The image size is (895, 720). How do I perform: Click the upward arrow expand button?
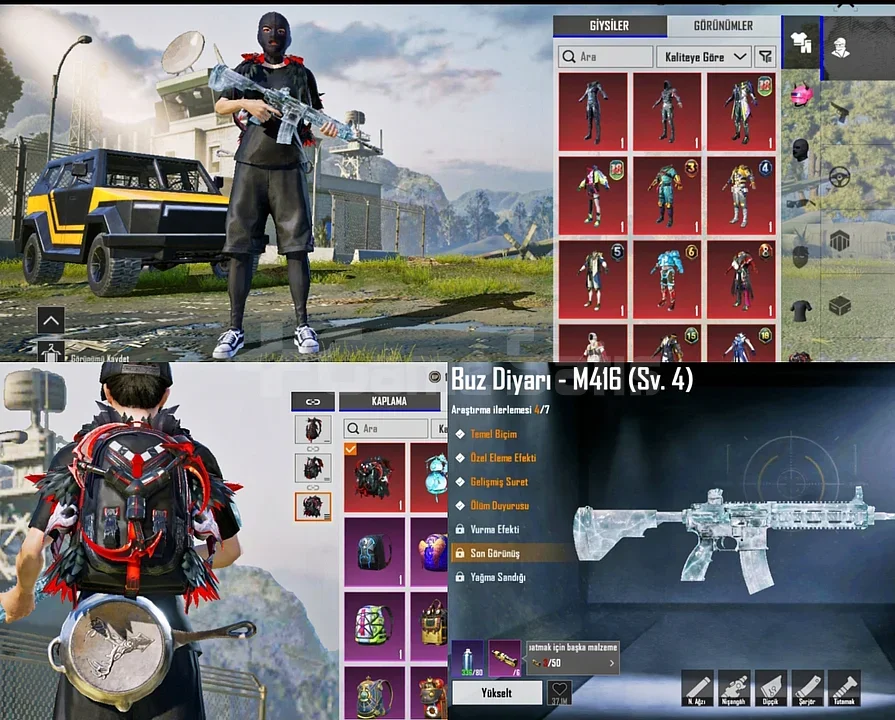[51, 320]
